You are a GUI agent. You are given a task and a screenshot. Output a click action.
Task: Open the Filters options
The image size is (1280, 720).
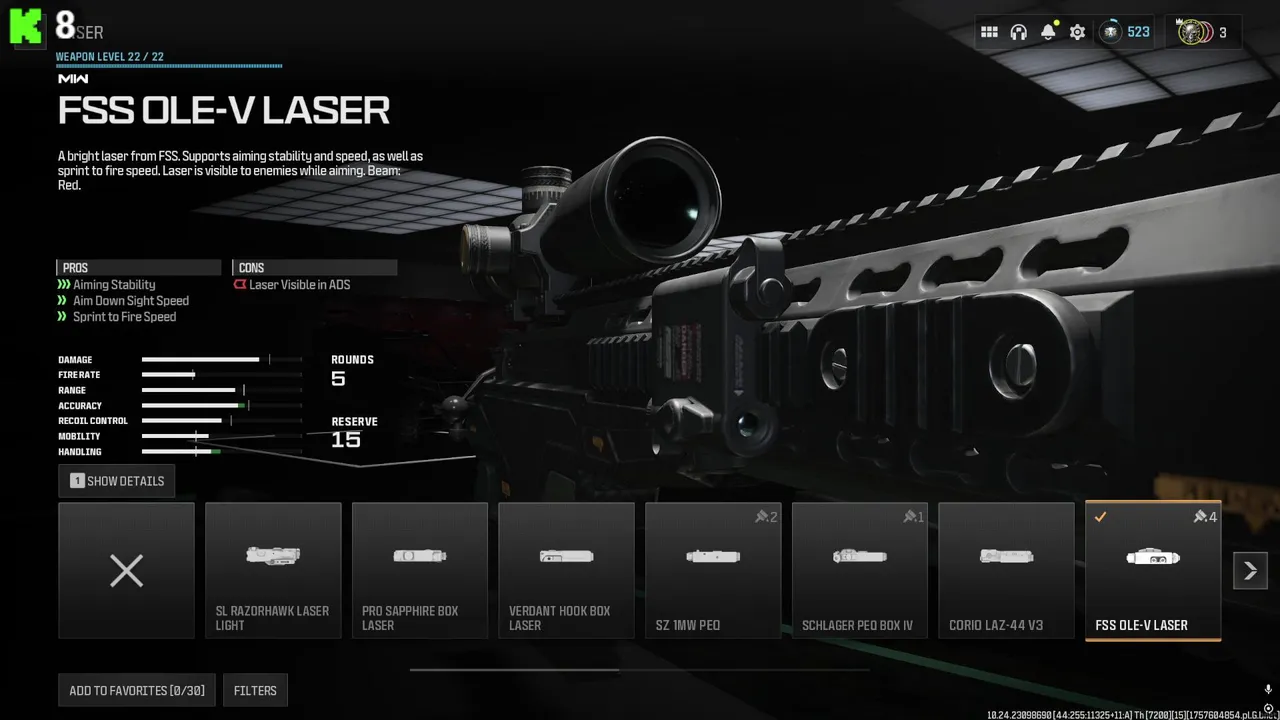[255, 690]
